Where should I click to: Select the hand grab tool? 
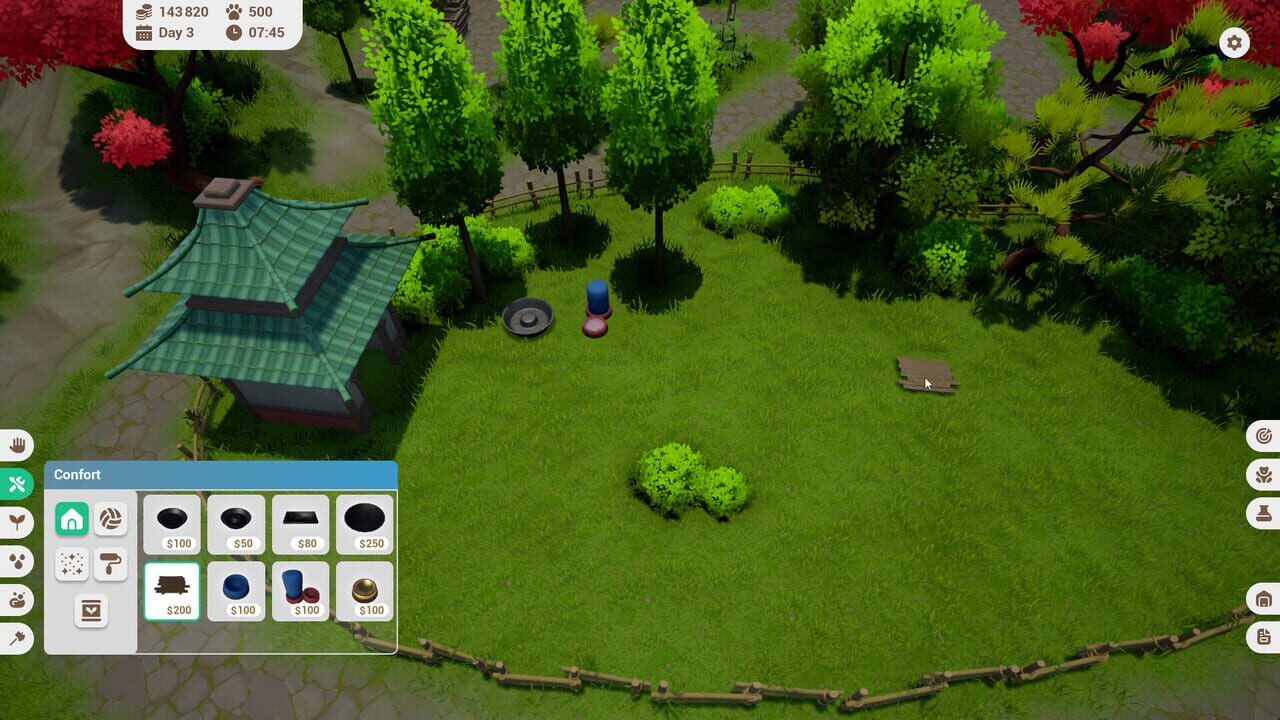[x=18, y=444]
